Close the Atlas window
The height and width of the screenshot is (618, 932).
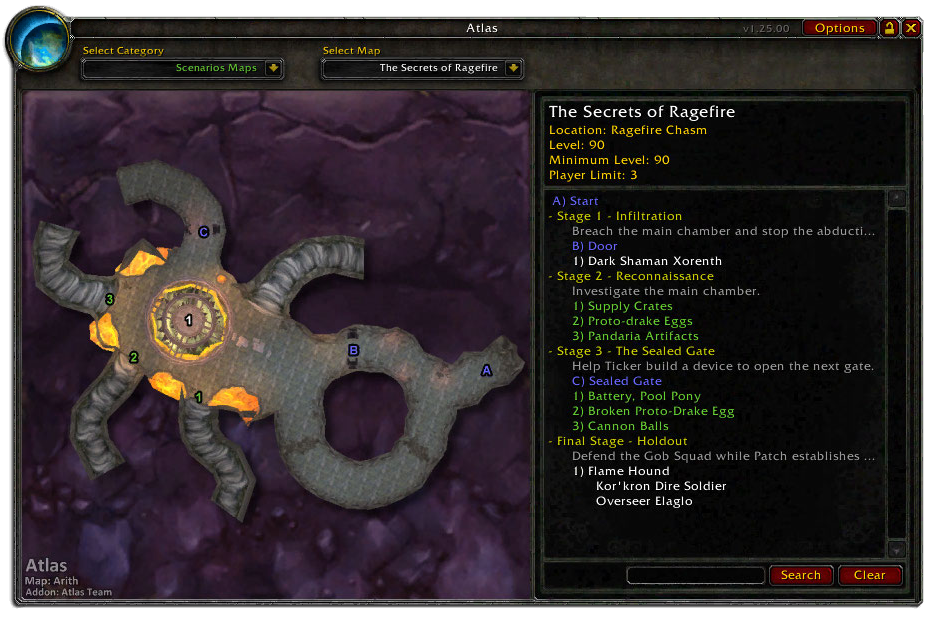[x=911, y=28]
